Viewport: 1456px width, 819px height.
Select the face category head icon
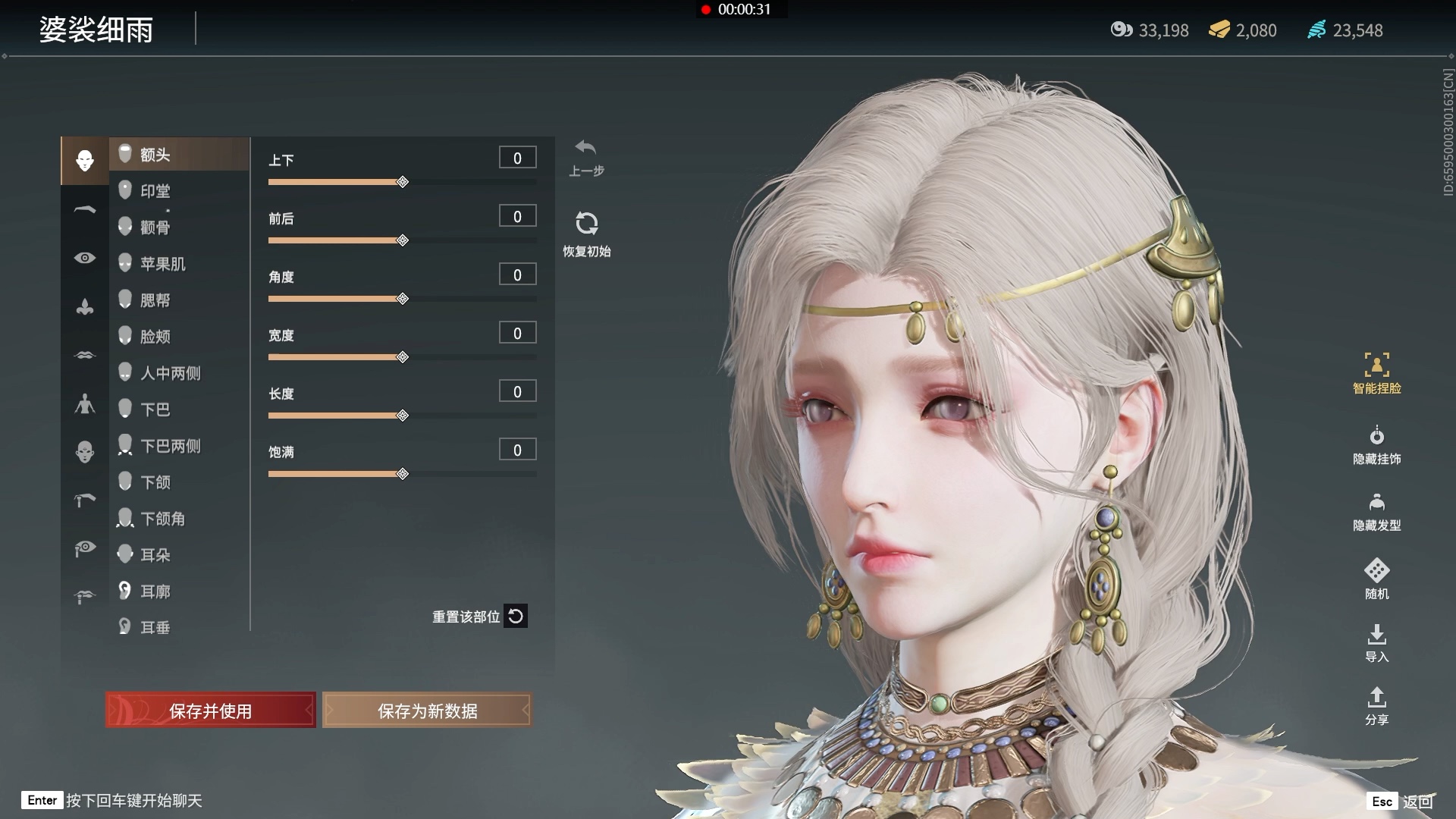click(84, 160)
